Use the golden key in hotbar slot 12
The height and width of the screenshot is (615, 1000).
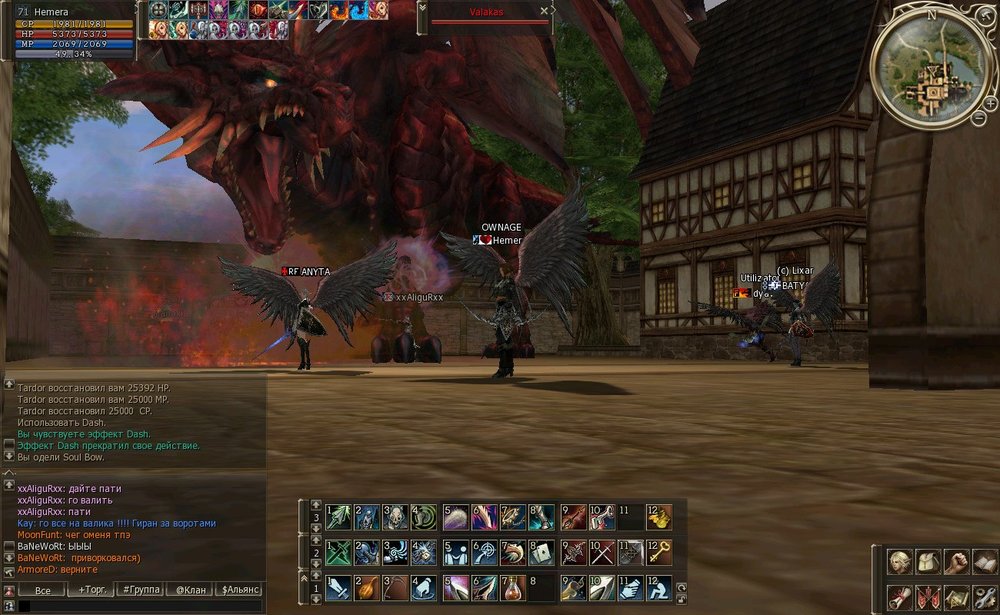pyautogui.click(x=660, y=552)
